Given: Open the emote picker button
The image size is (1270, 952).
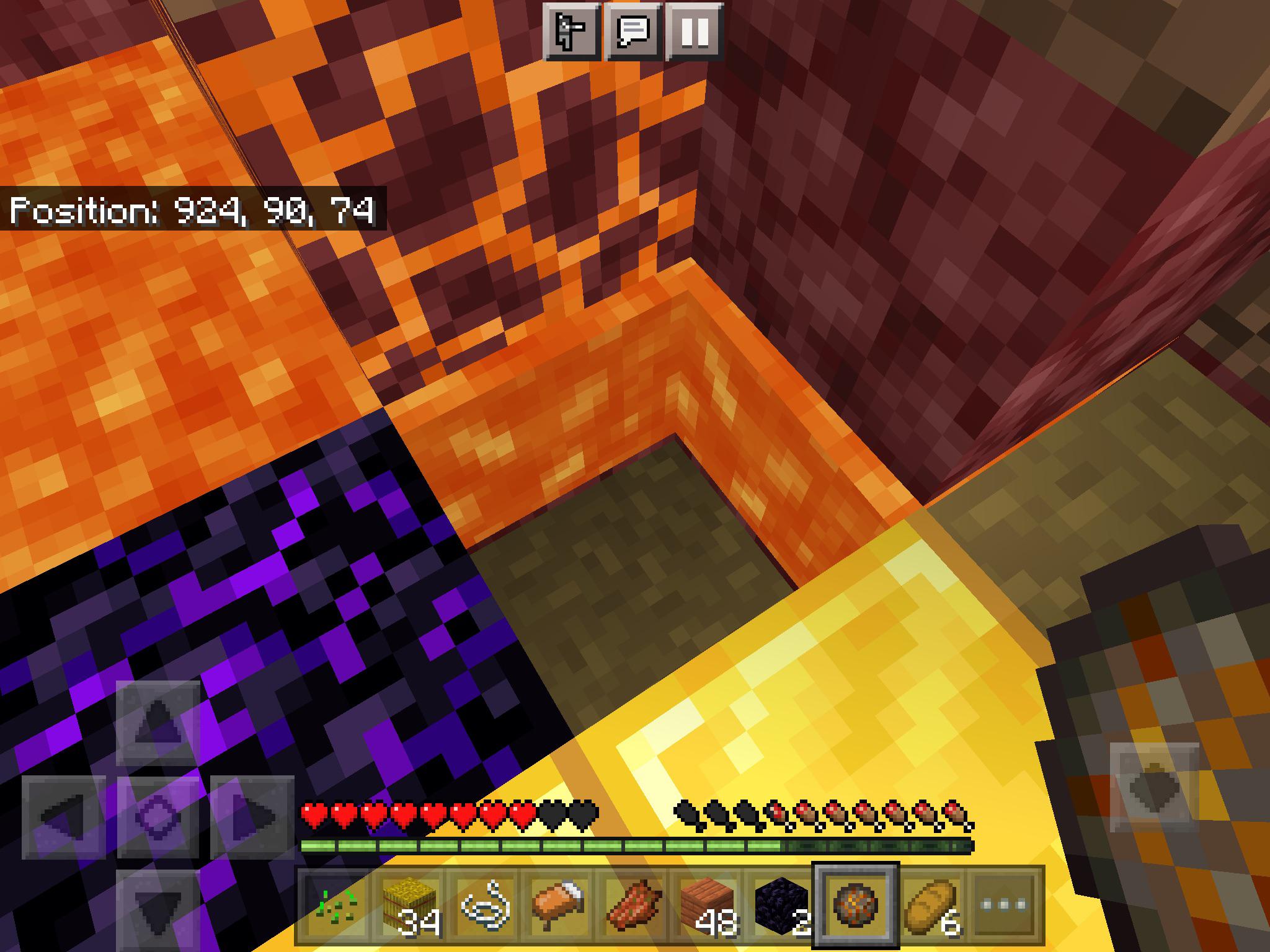Looking at the screenshot, I should coord(571,30).
